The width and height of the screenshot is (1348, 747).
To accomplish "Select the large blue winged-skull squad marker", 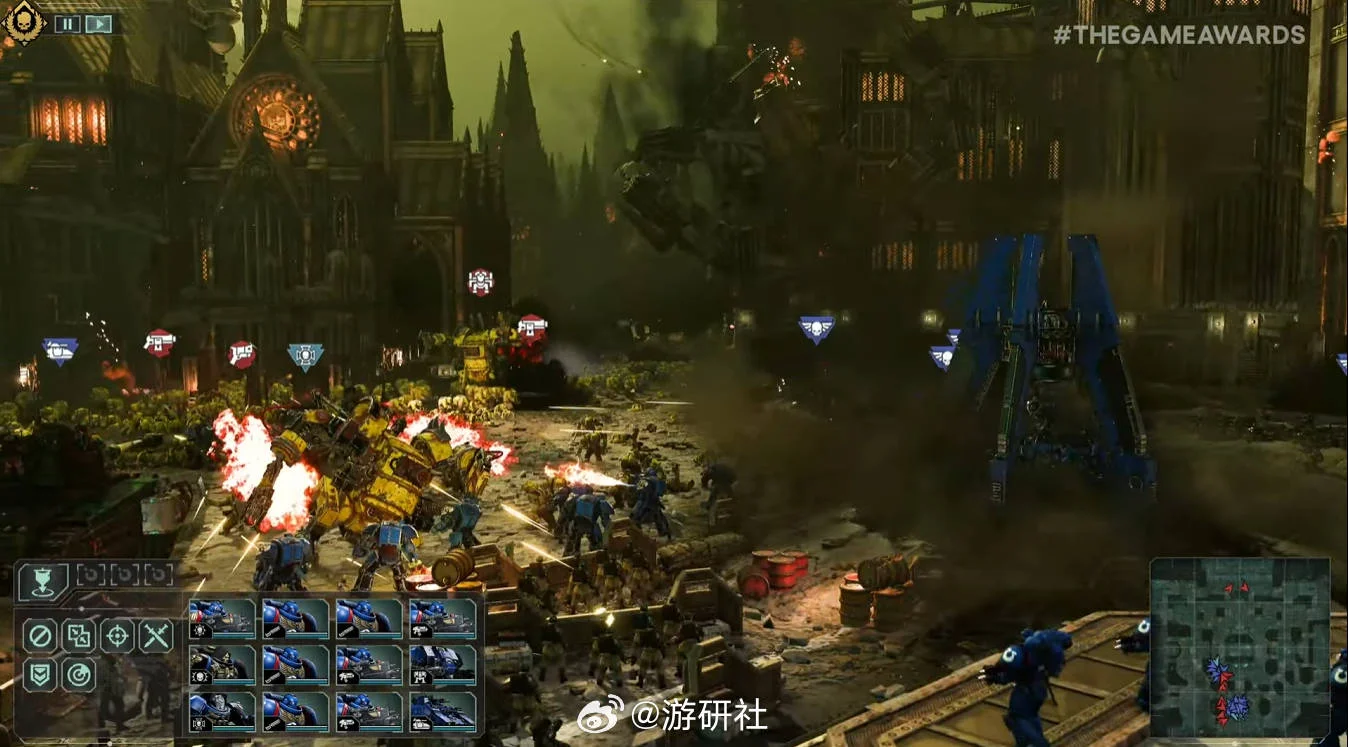I will (x=816, y=329).
